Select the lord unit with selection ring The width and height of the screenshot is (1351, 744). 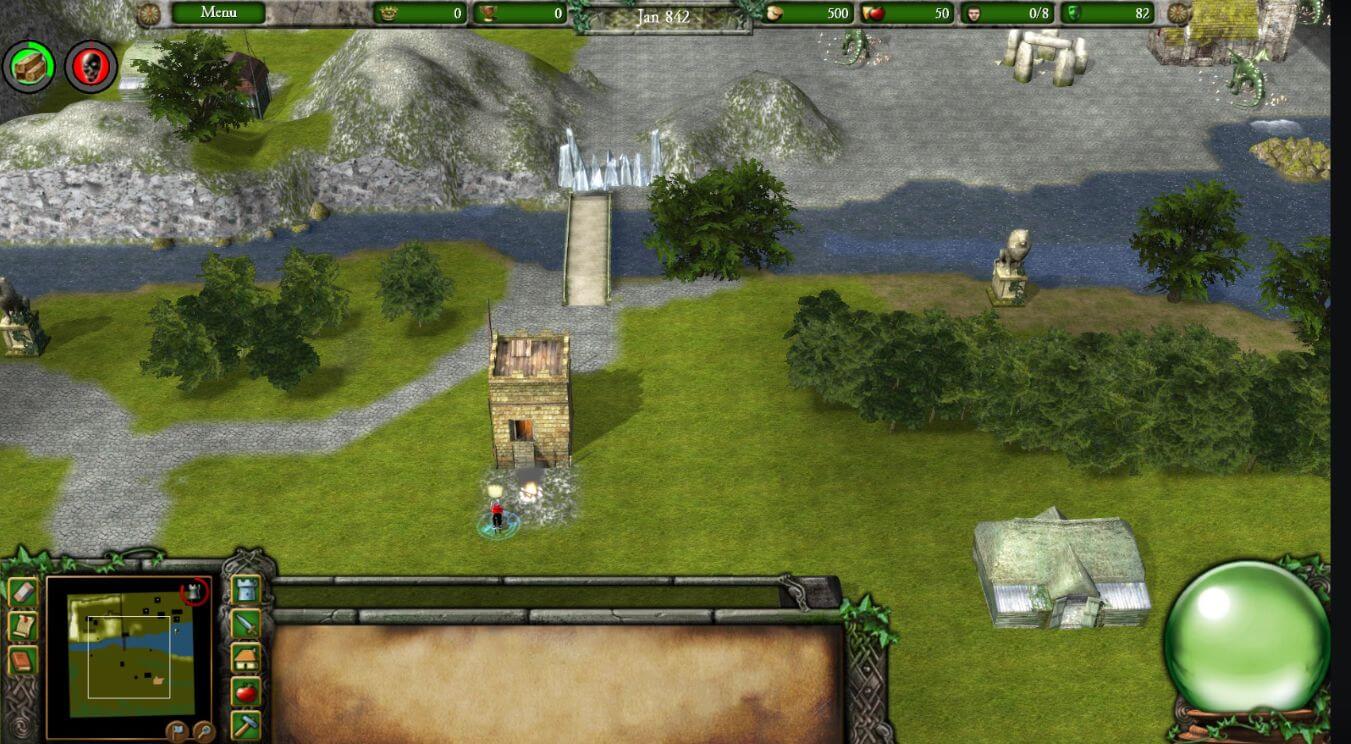(x=497, y=517)
